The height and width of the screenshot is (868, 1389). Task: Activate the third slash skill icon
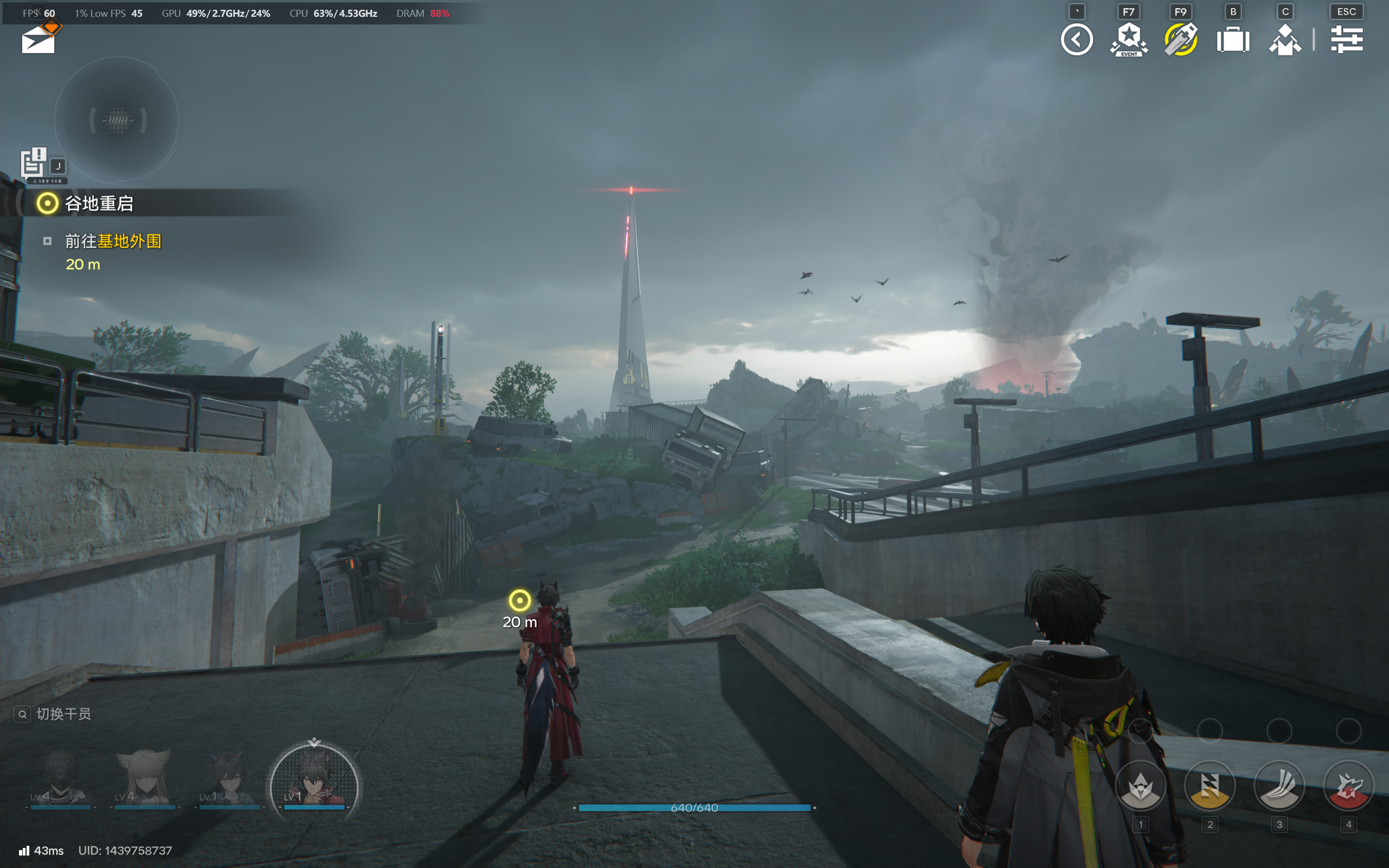pos(1279,786)
